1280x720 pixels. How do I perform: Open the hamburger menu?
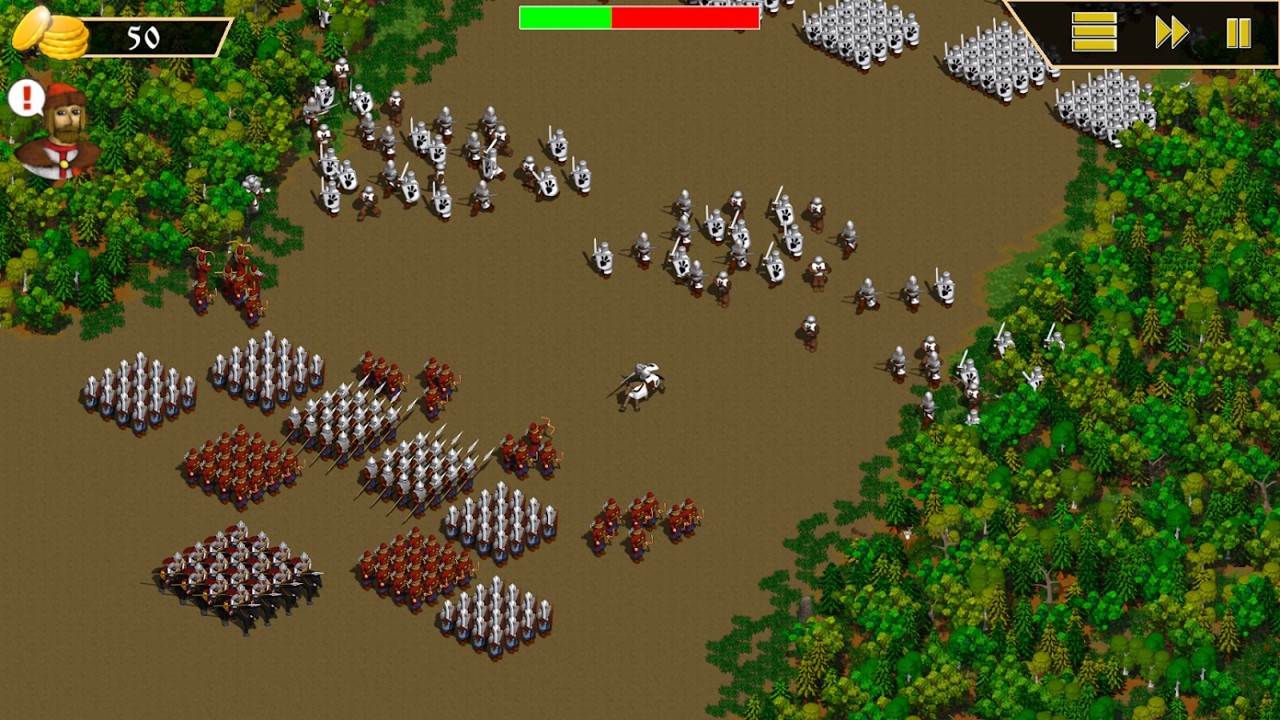click(1093, 33)
